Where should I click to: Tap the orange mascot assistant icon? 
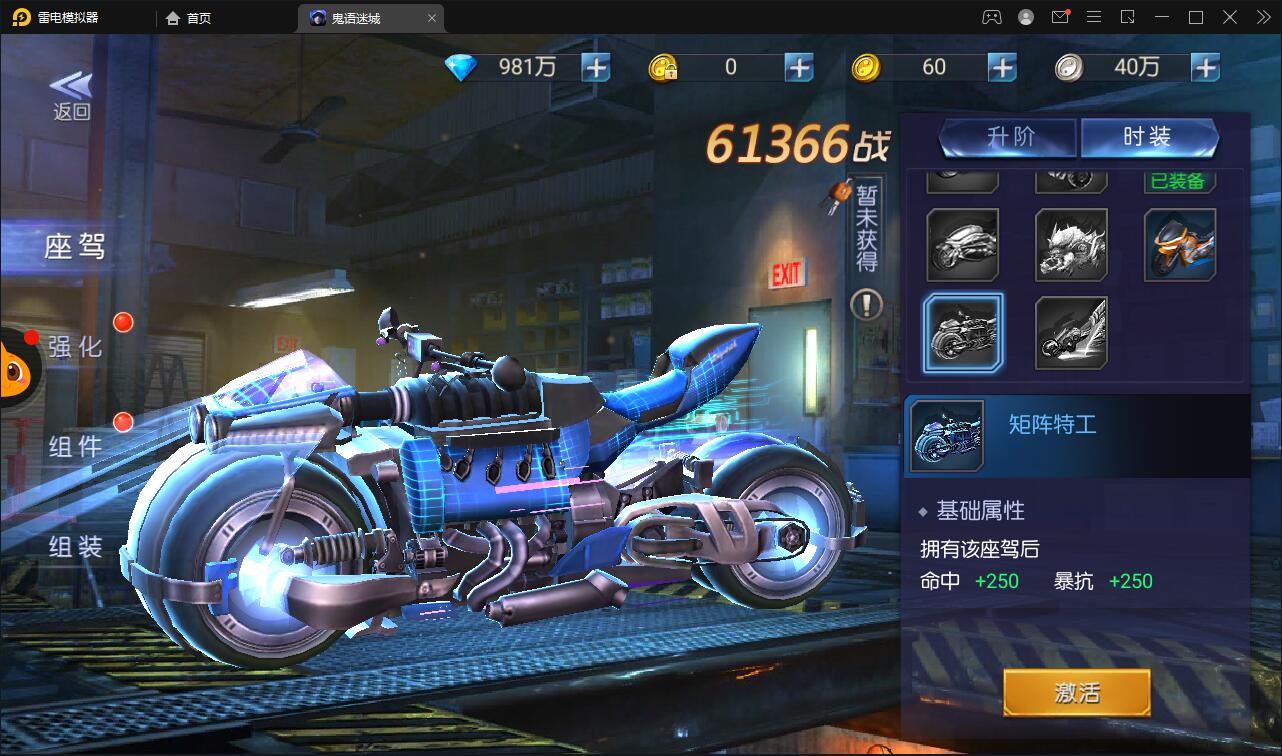click(x=14, y=370)
